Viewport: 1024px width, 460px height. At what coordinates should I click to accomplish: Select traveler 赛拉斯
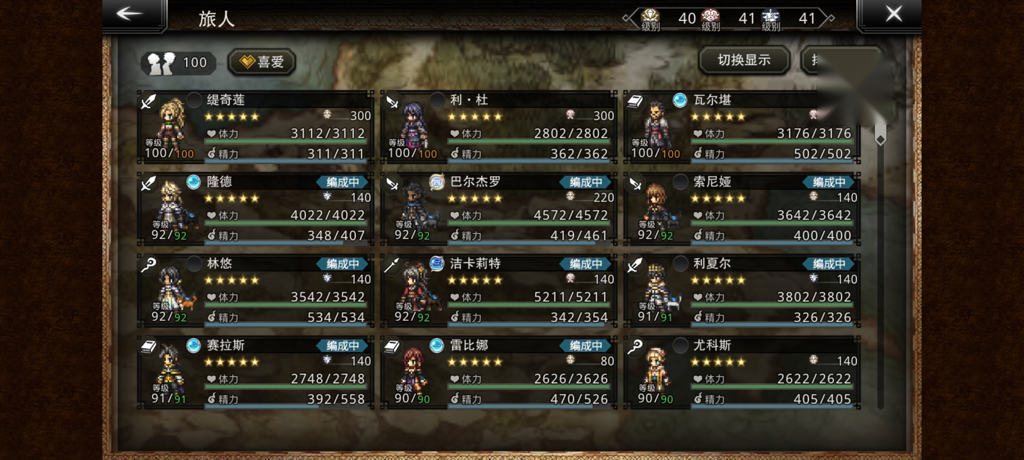click(256, 372)
